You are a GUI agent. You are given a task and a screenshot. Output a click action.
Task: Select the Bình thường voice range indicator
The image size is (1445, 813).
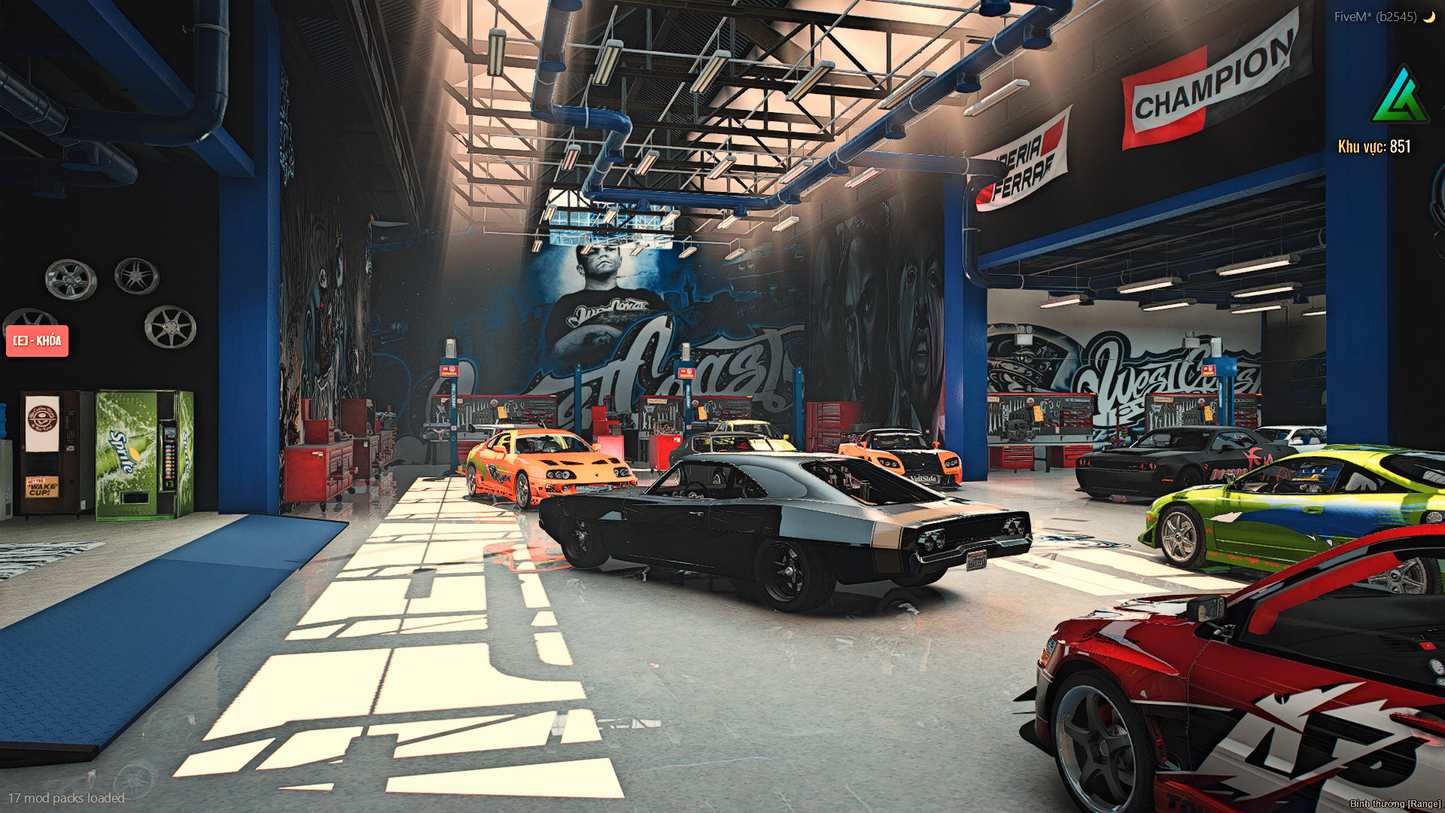click(1394, 803)
